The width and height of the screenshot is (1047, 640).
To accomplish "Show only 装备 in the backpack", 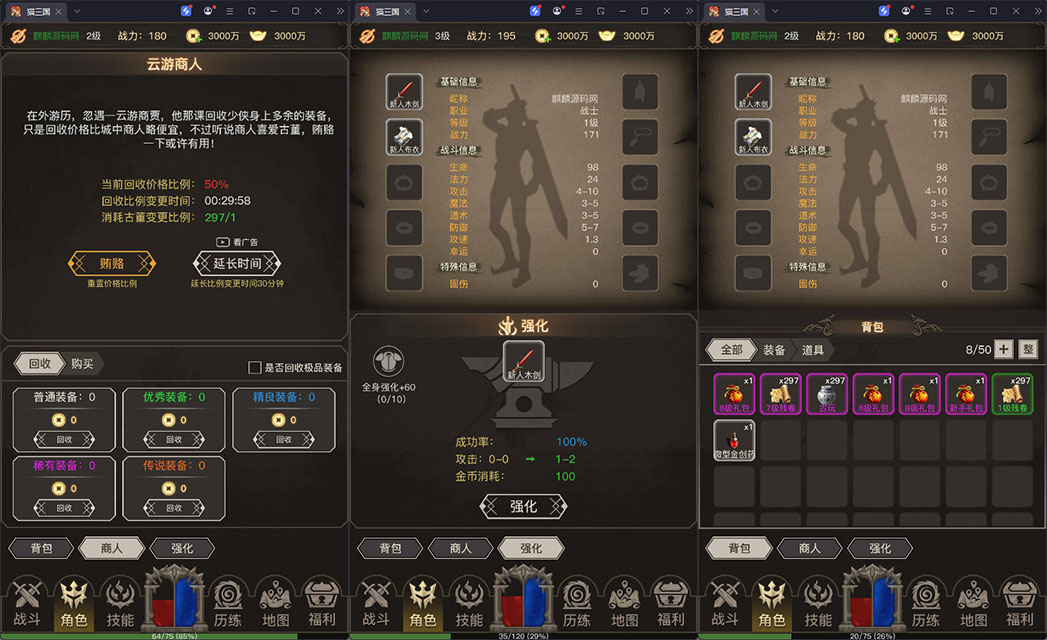I will [774, 350].
